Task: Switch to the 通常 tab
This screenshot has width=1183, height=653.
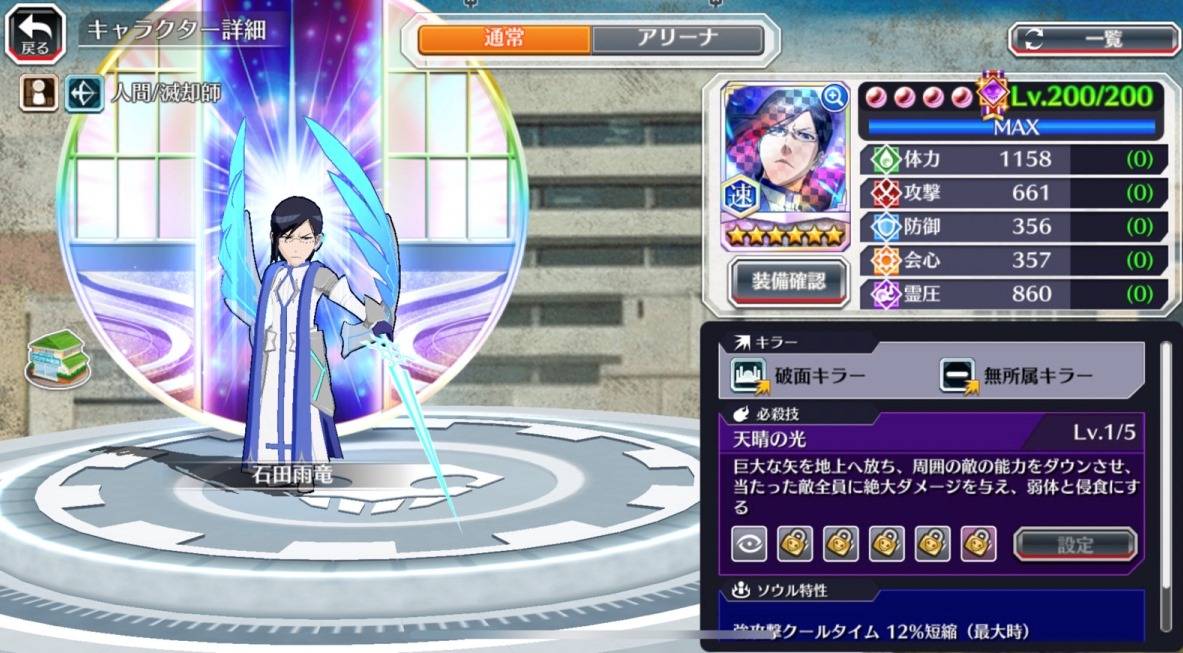Action: (x=504, y=39)
